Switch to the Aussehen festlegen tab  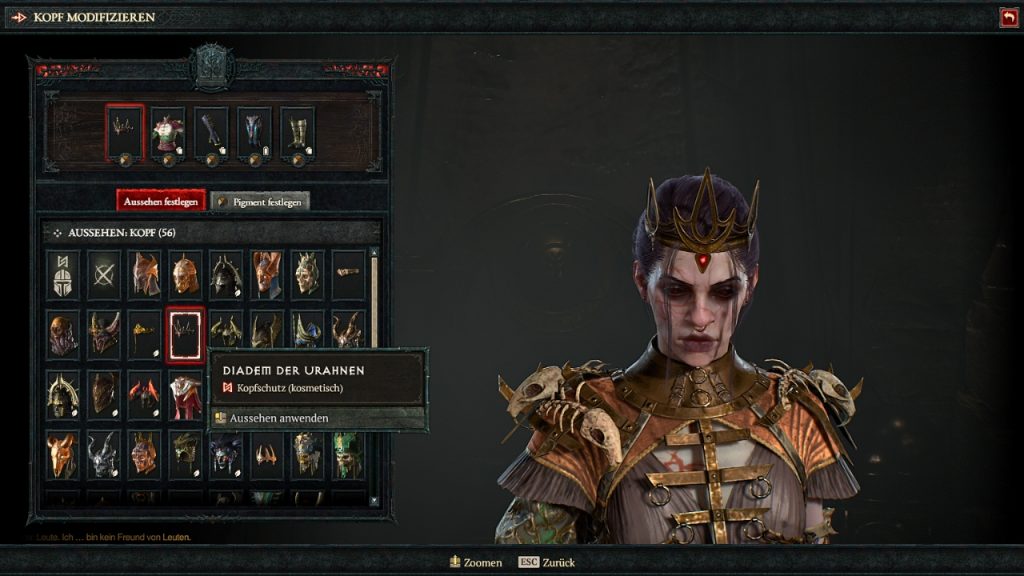(161, 201)
